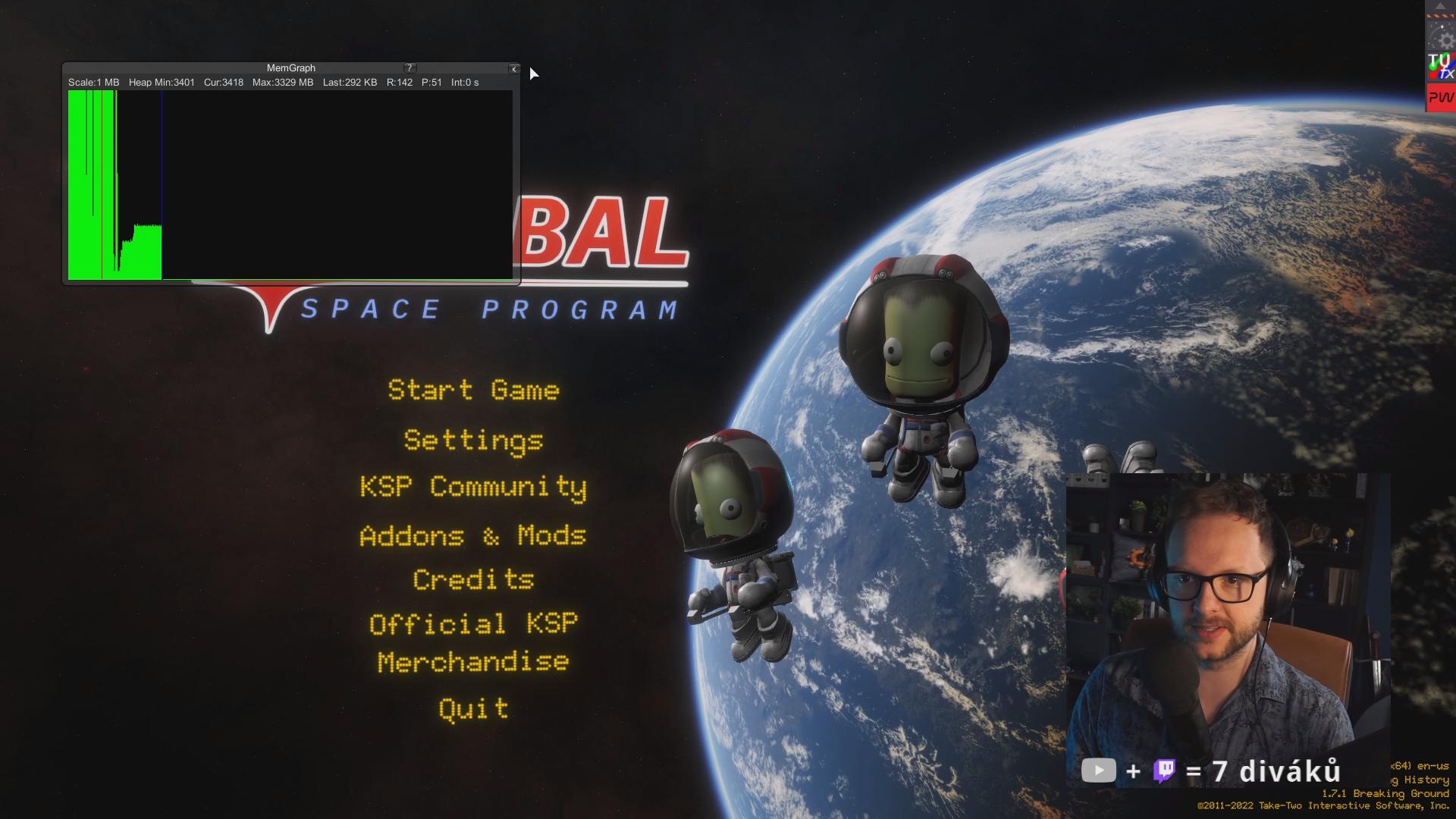
Task: Open the TU fx toolbar icon
Action: tap(1441, 67)
